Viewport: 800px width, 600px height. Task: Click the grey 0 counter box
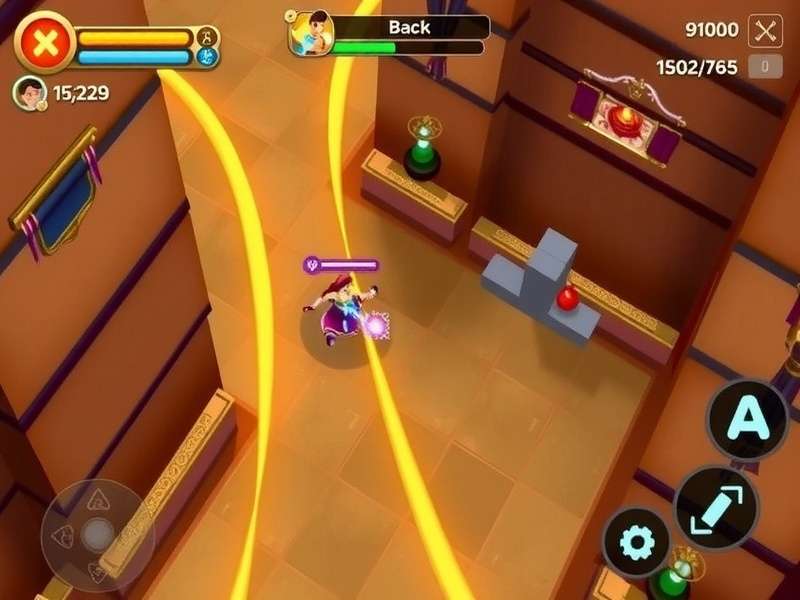765,67
